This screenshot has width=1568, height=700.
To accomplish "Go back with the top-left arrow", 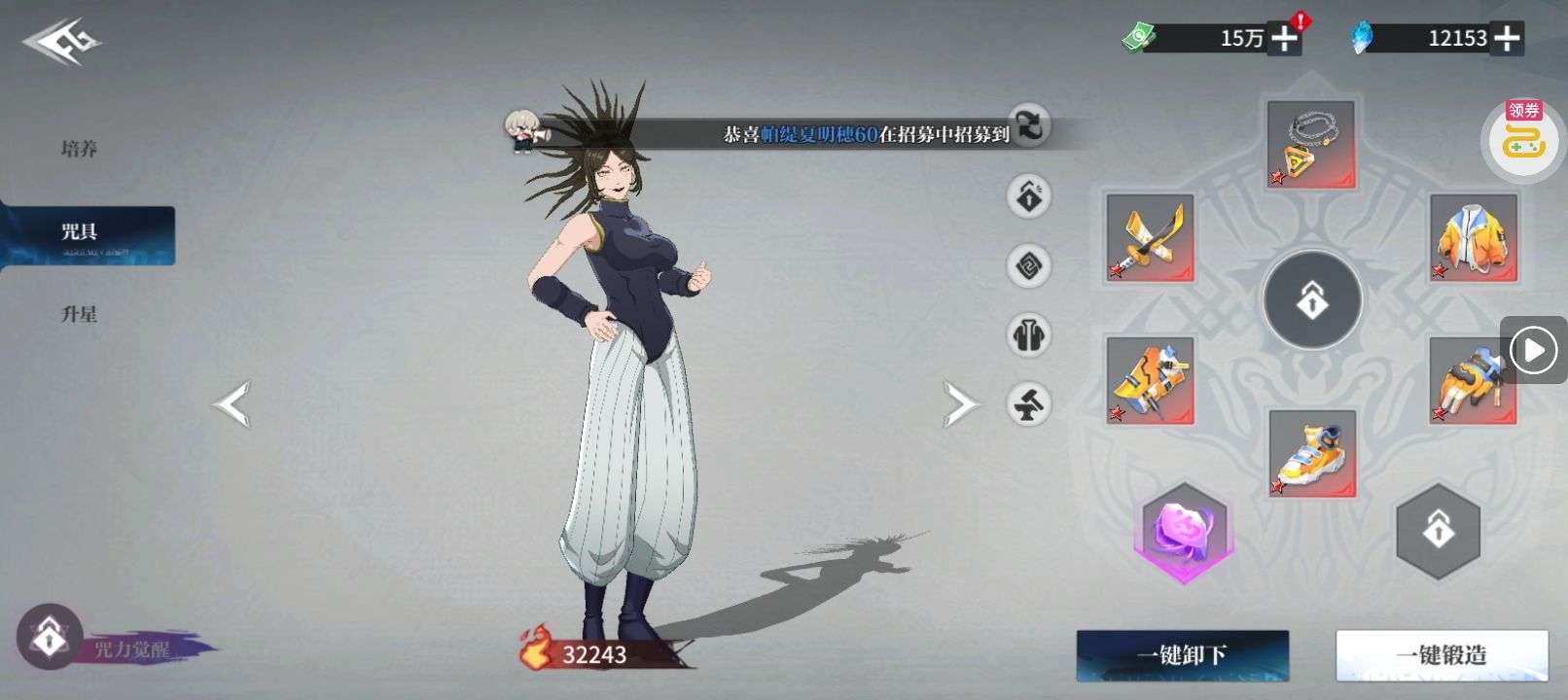I will click(62, 44).
